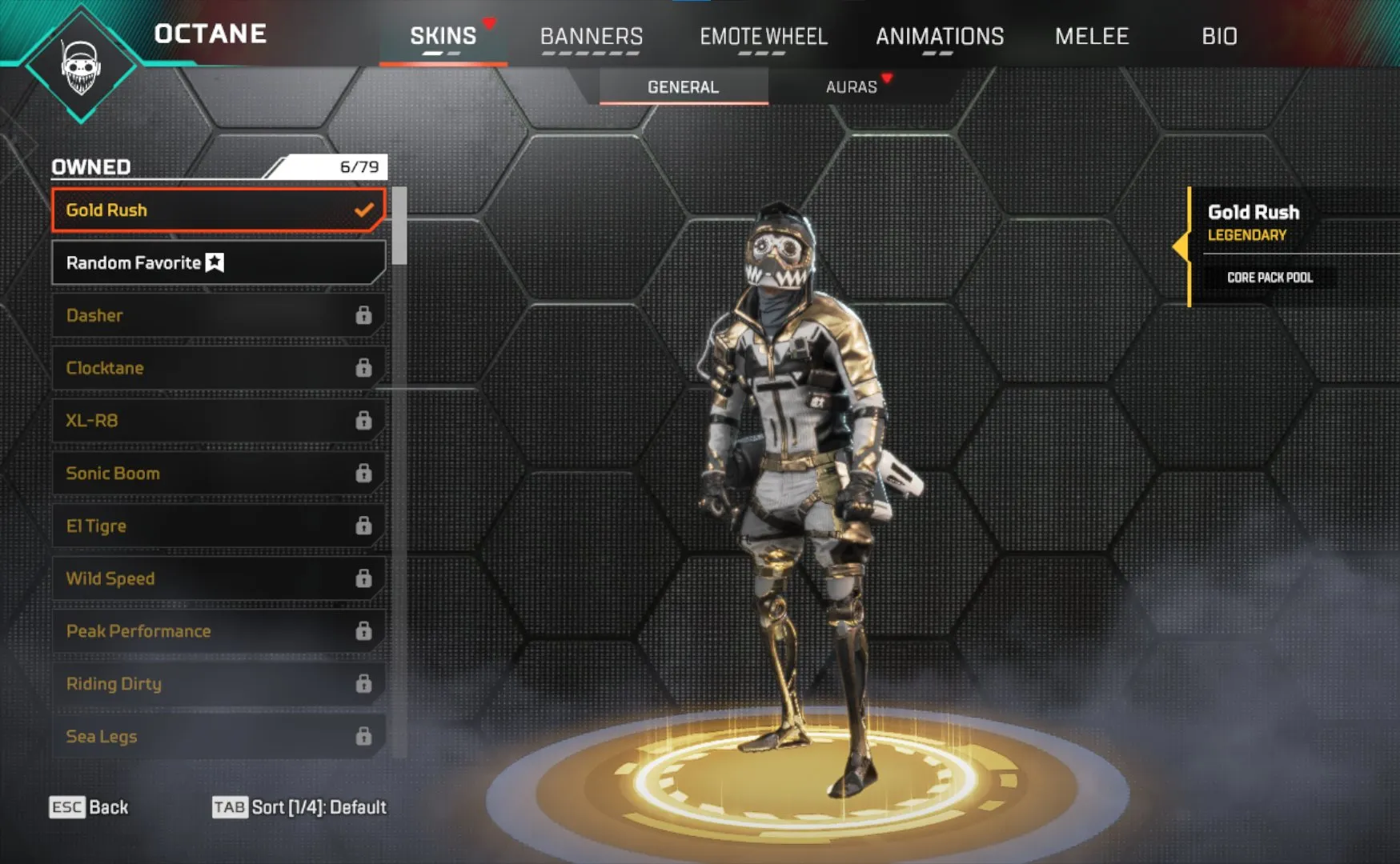1400x864 pixels.
Task: Go back using the ESC Back button
Action: pyautogui.click(x=88, y=807)
